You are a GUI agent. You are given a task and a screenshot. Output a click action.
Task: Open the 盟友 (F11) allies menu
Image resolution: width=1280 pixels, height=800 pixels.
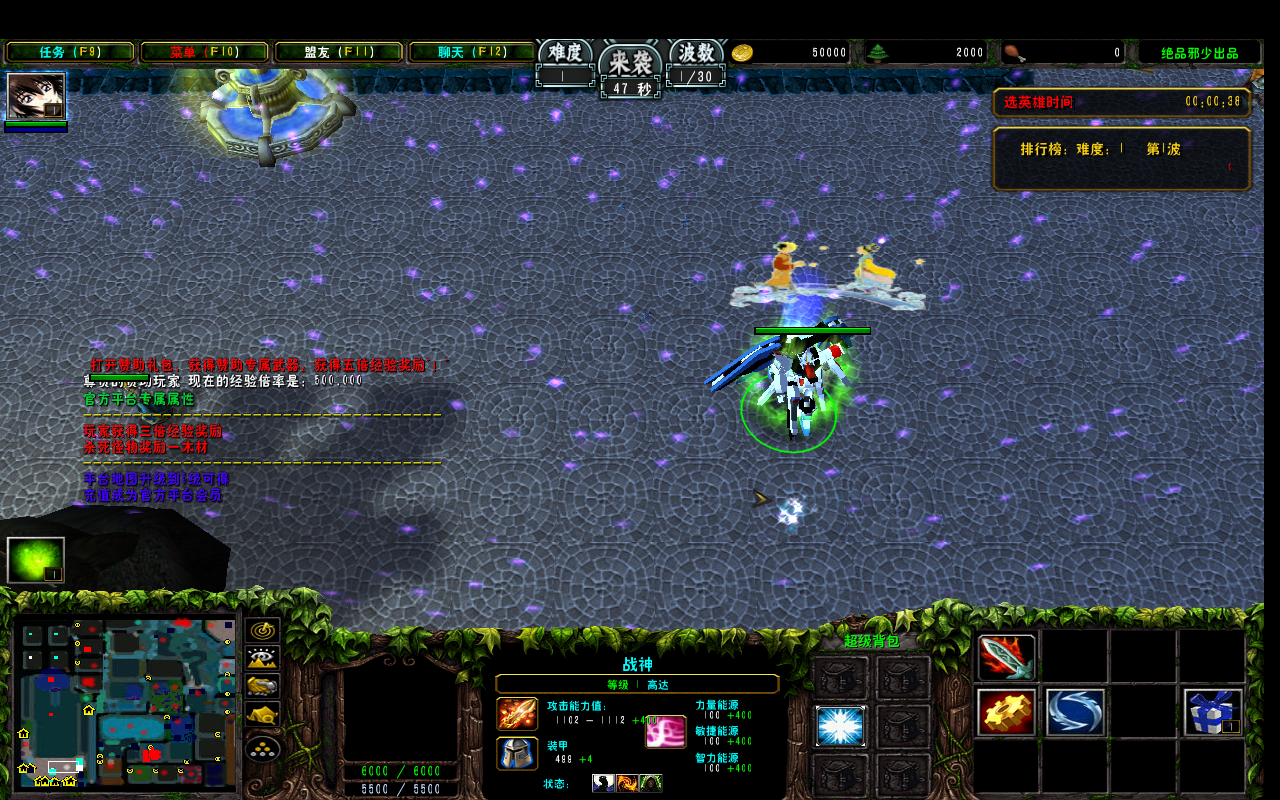[338, 52]
